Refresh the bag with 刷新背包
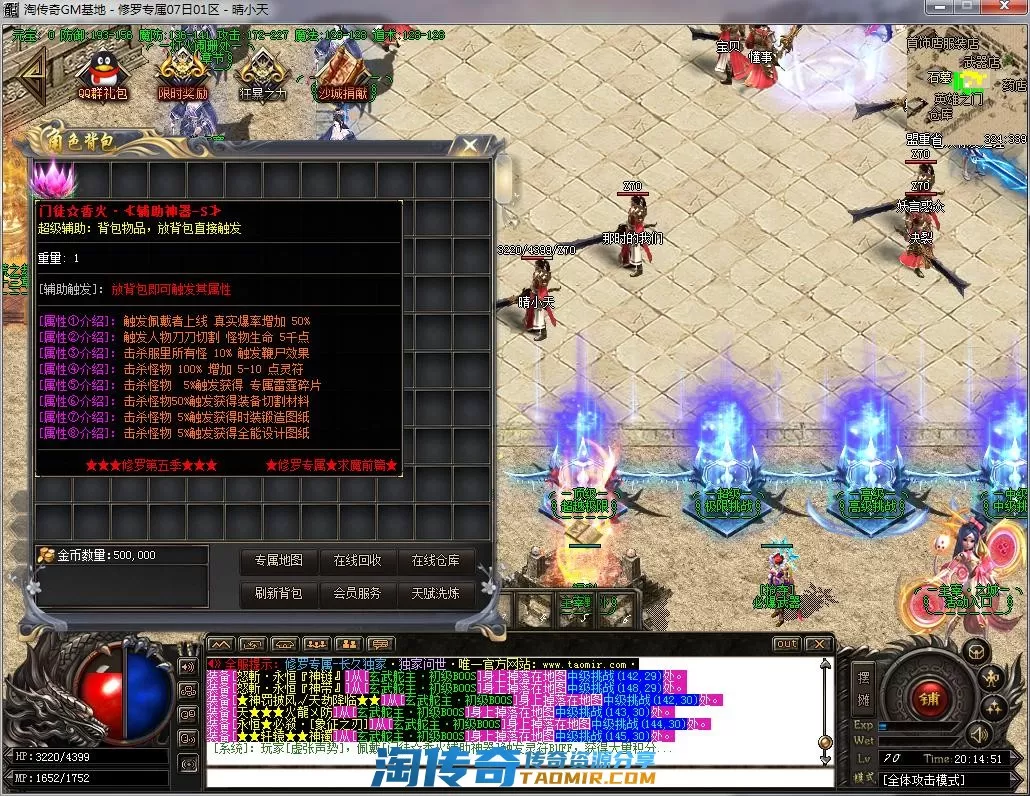The width and height of the screenshot is (1030, 796). point(279,593)
